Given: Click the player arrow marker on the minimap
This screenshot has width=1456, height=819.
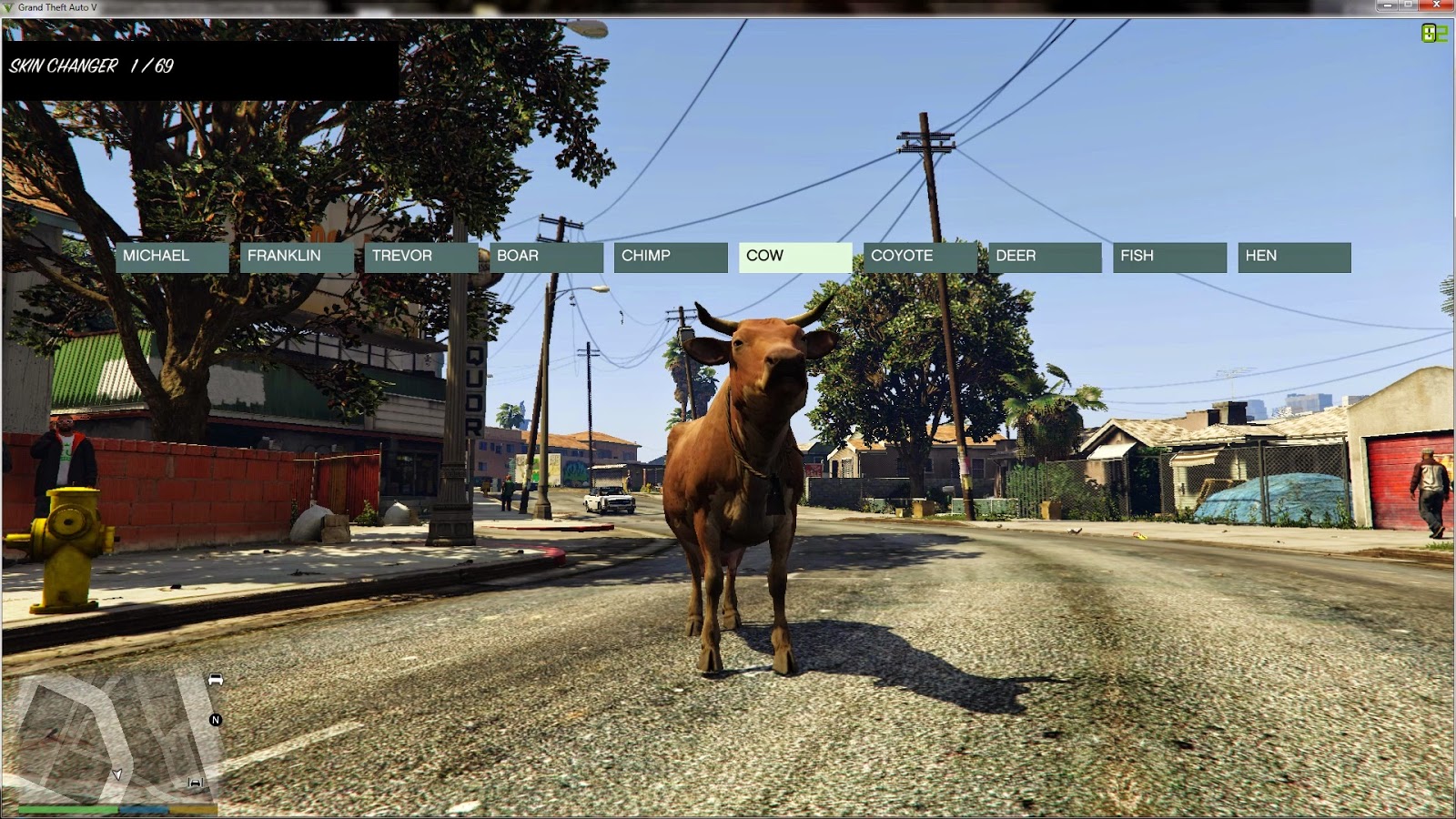Looking at the screenshot, I should pyautogui.click(x=118, y=773).
